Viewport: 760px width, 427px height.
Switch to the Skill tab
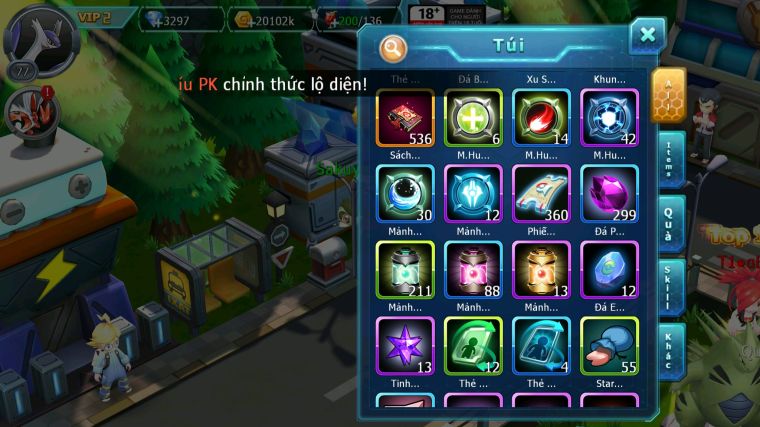pyautogui.click(x=671, y=287)
